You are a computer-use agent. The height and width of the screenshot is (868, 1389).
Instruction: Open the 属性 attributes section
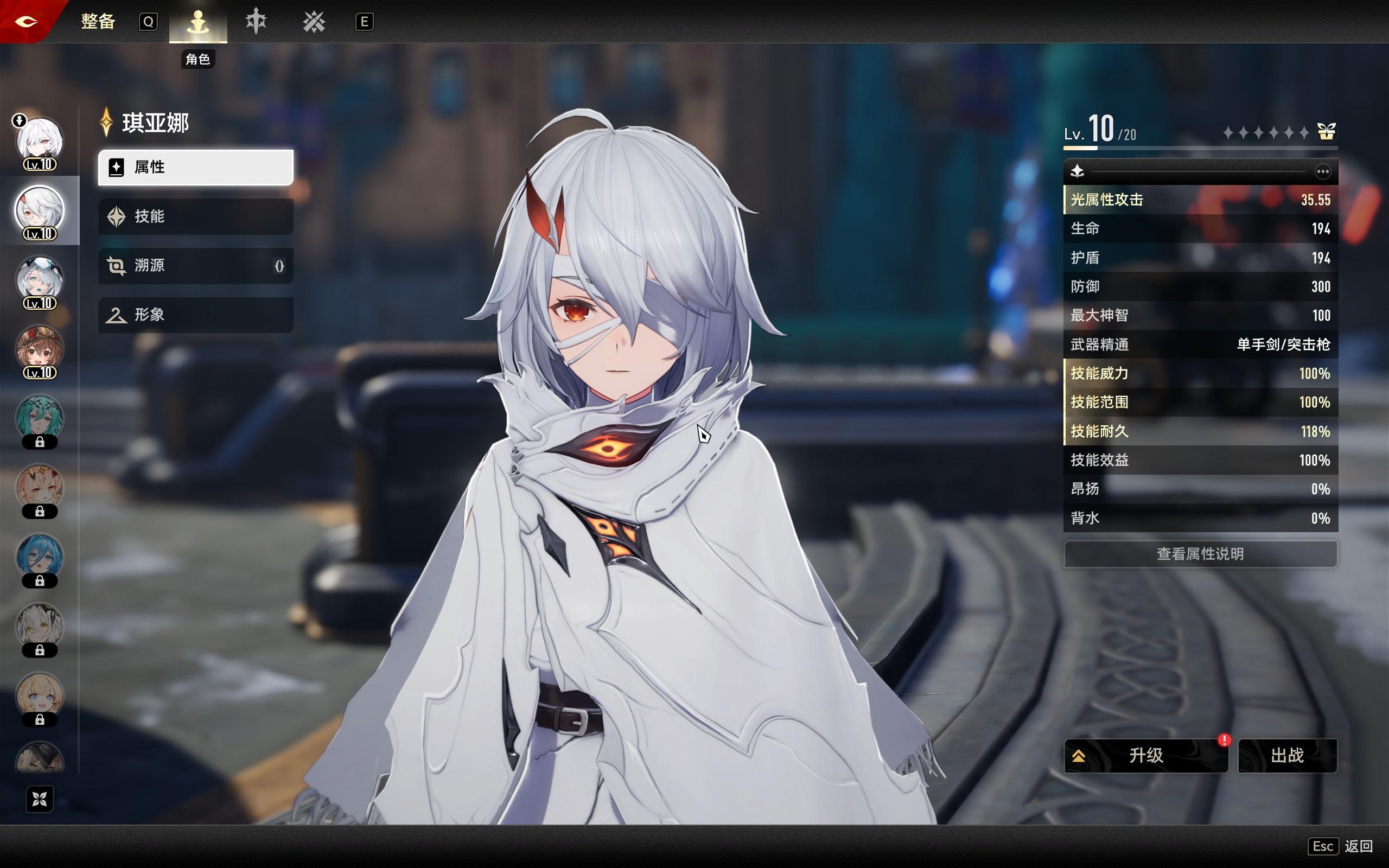click(x=195, y=167)
